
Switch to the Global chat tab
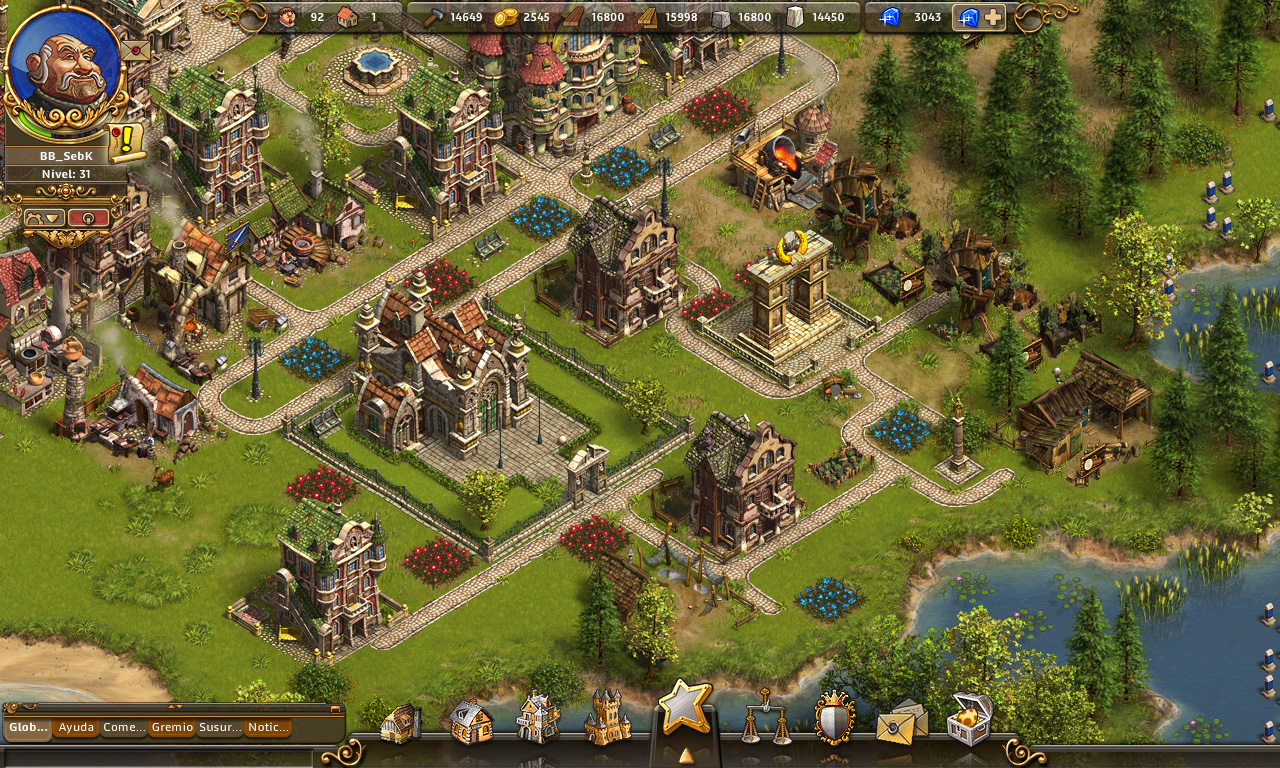pos(28,728)
